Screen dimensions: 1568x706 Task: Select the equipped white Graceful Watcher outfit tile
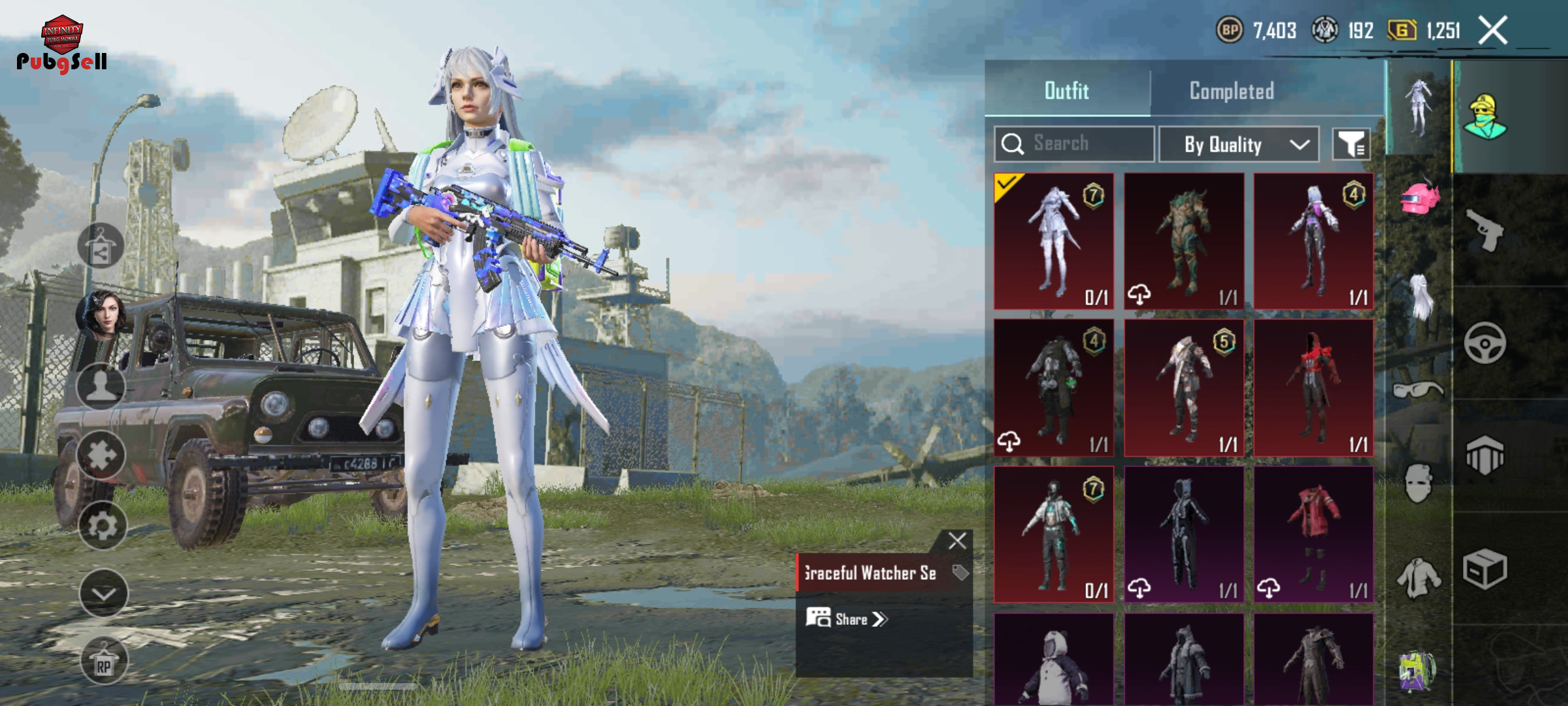[x=1054, y=241]
